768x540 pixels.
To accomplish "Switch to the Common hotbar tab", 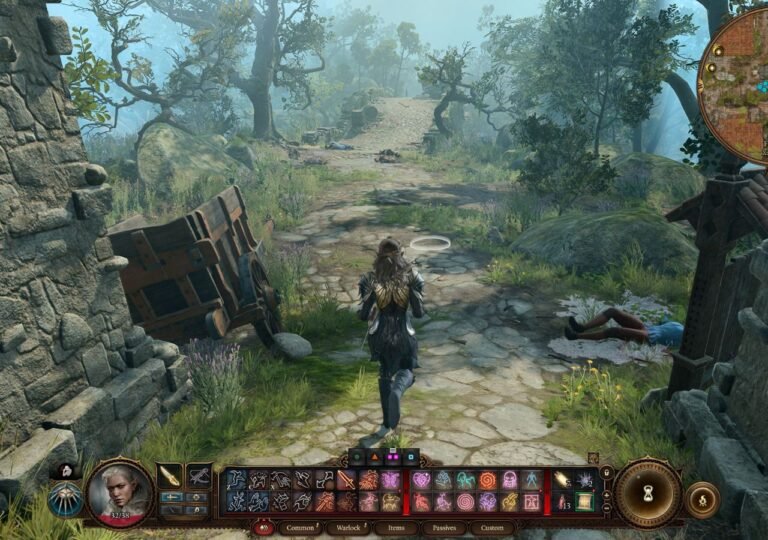I will tap(299, 527).
